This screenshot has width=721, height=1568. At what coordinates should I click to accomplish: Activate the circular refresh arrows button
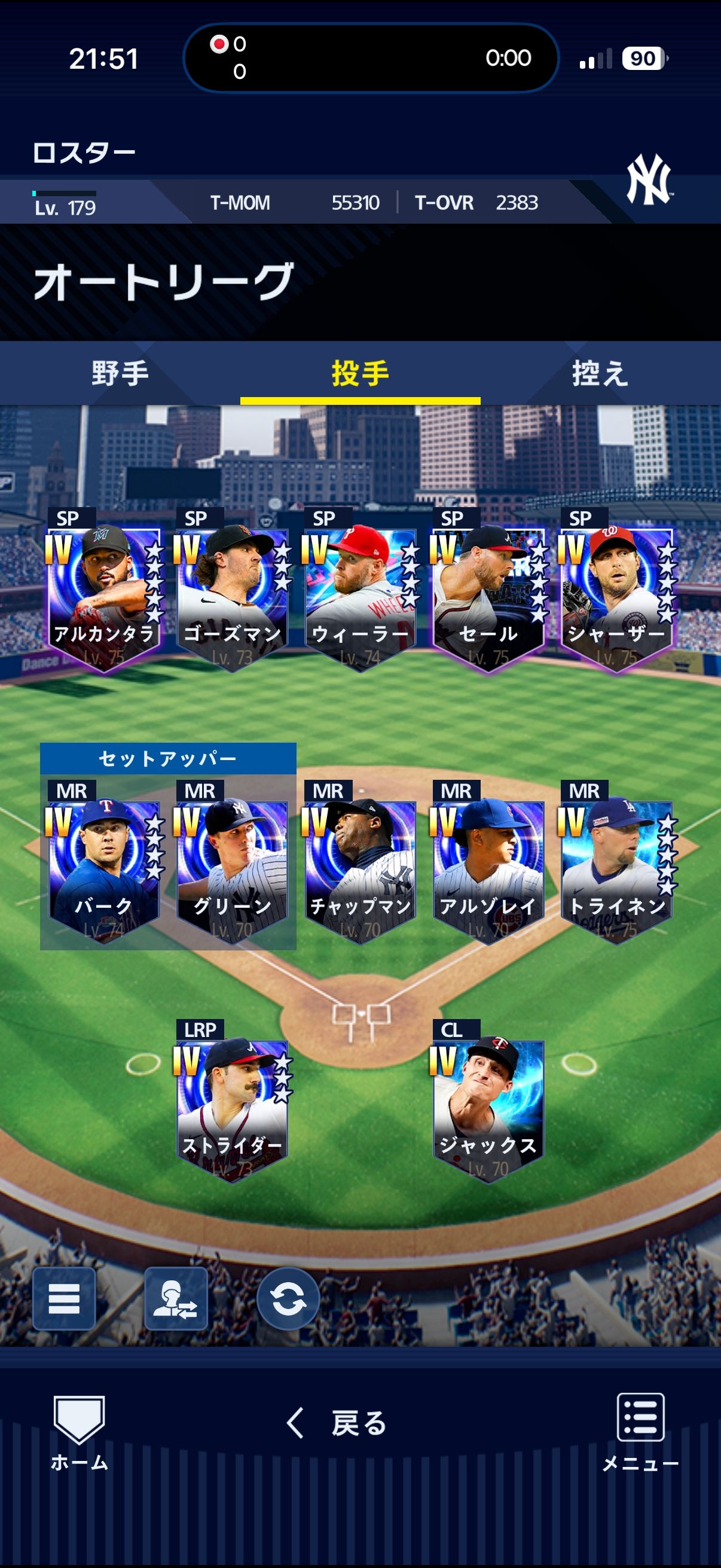(x=288, y=1298)
